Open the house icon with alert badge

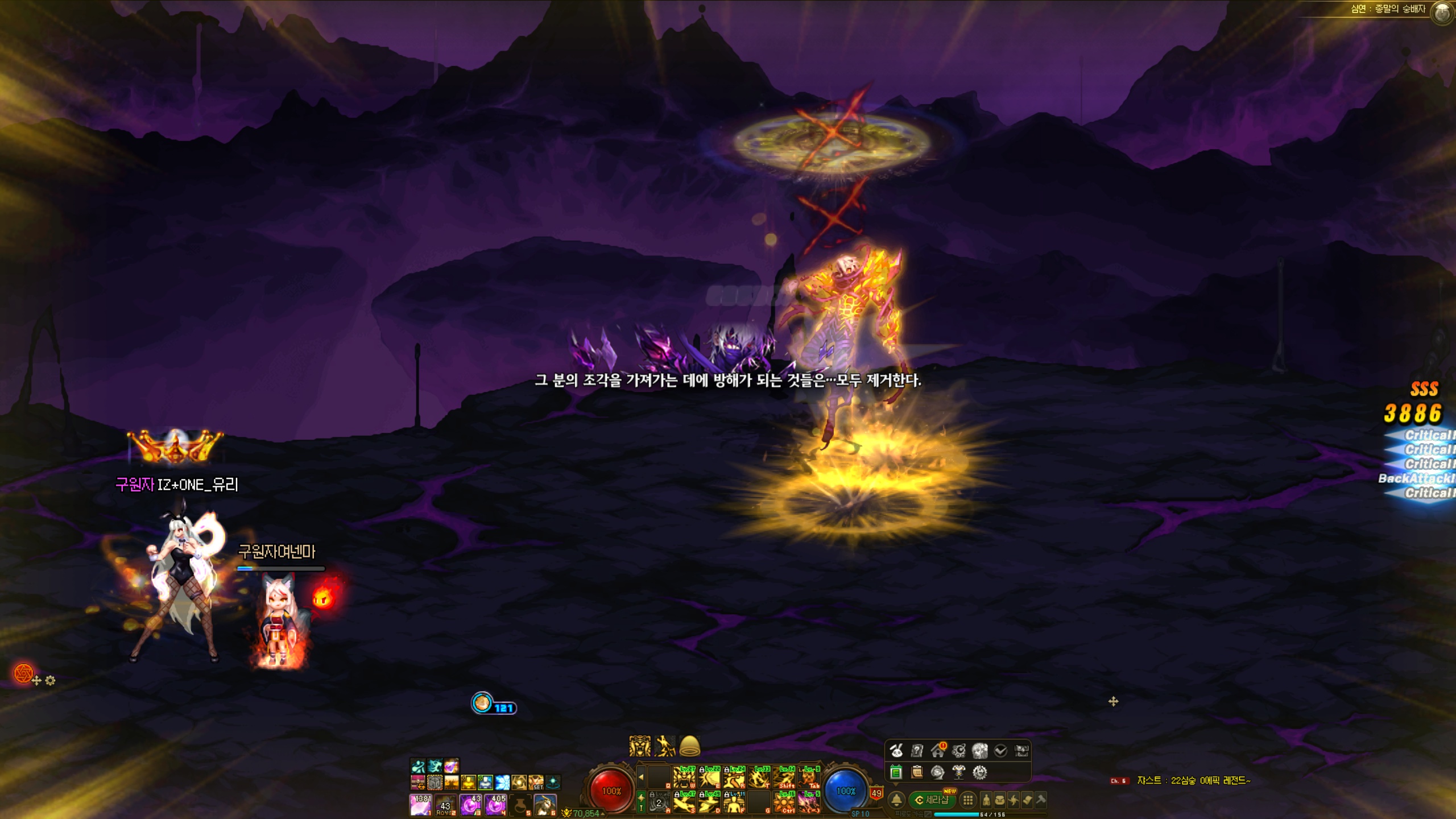click(x=938, y=751)
